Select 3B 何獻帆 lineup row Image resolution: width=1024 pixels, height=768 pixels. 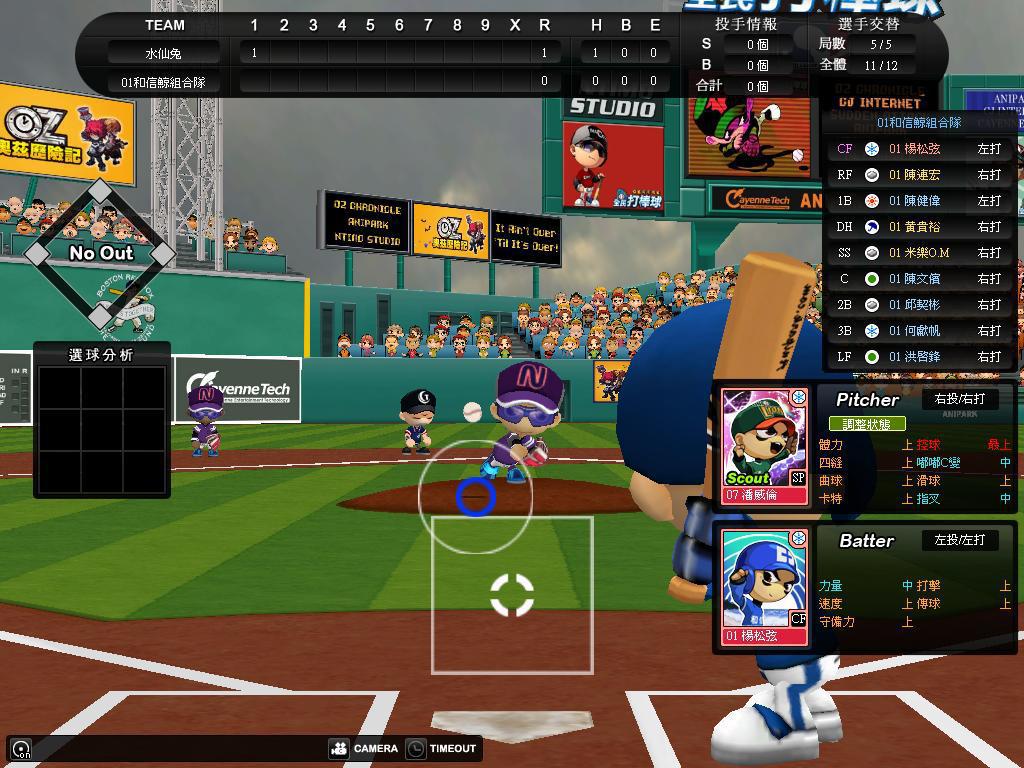pos(919,331)
